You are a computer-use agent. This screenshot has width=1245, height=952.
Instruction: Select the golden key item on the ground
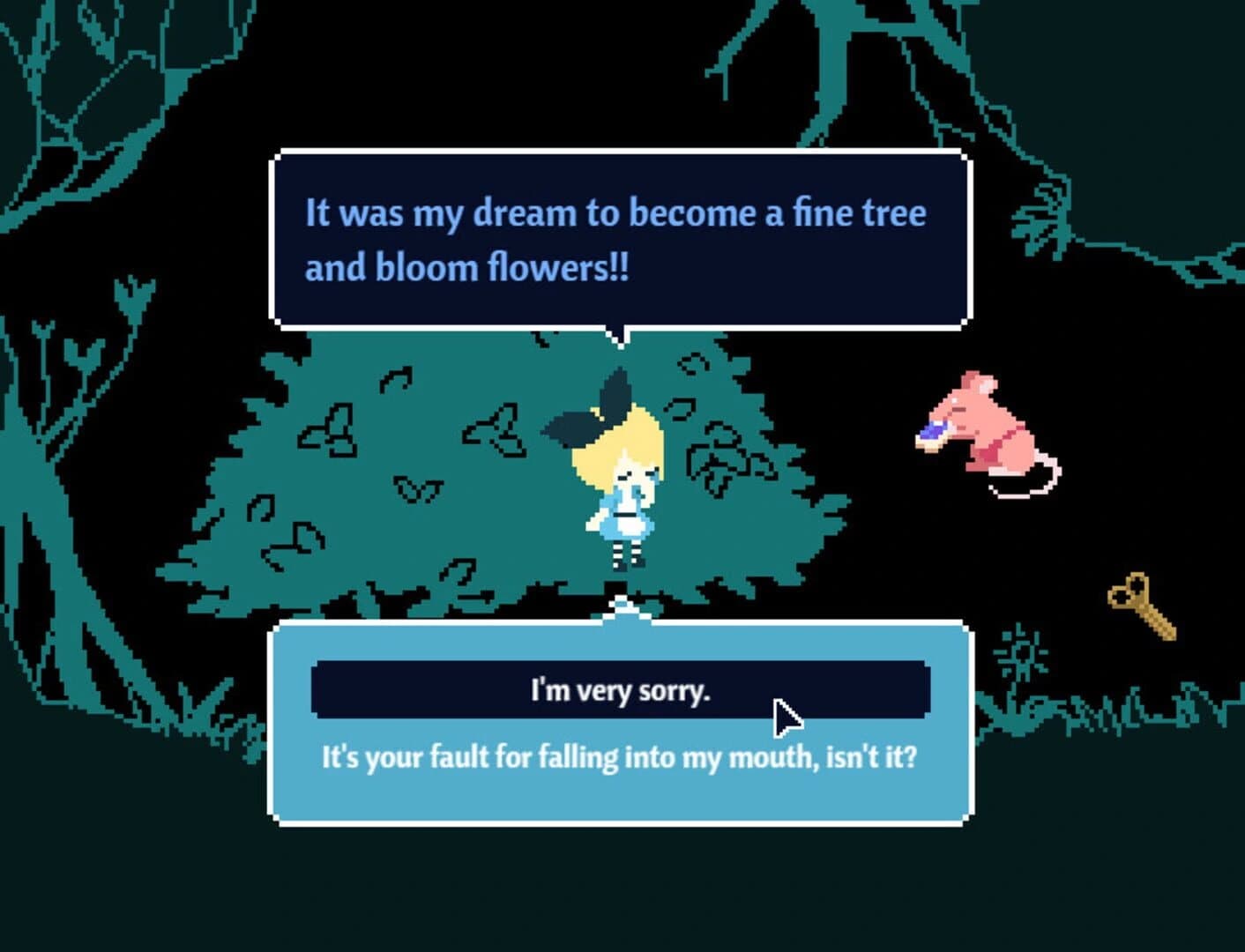pos(1140,608)
